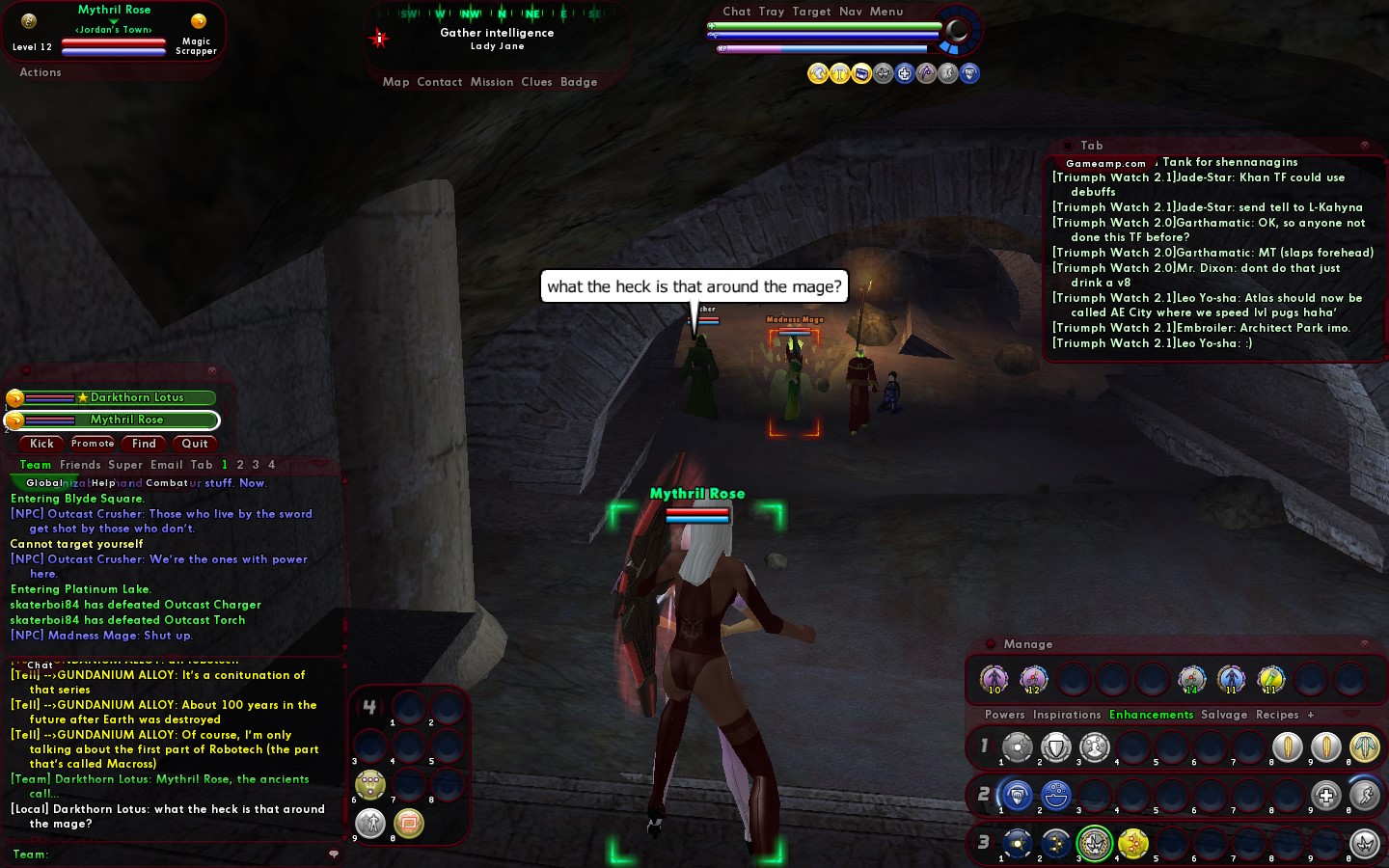Open the Clues panel

click(536, 82)
